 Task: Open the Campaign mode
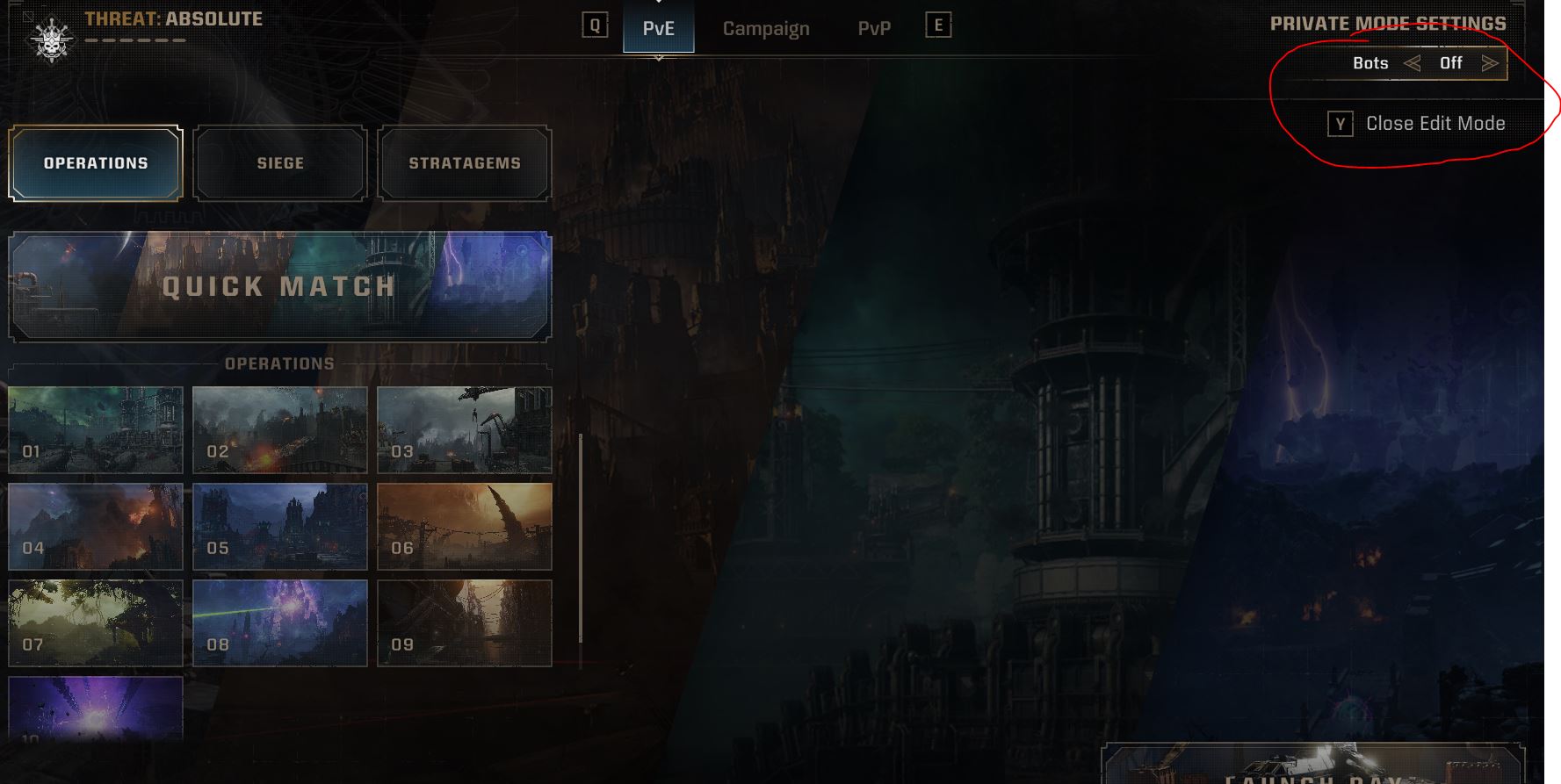click(x=765, y=27)
